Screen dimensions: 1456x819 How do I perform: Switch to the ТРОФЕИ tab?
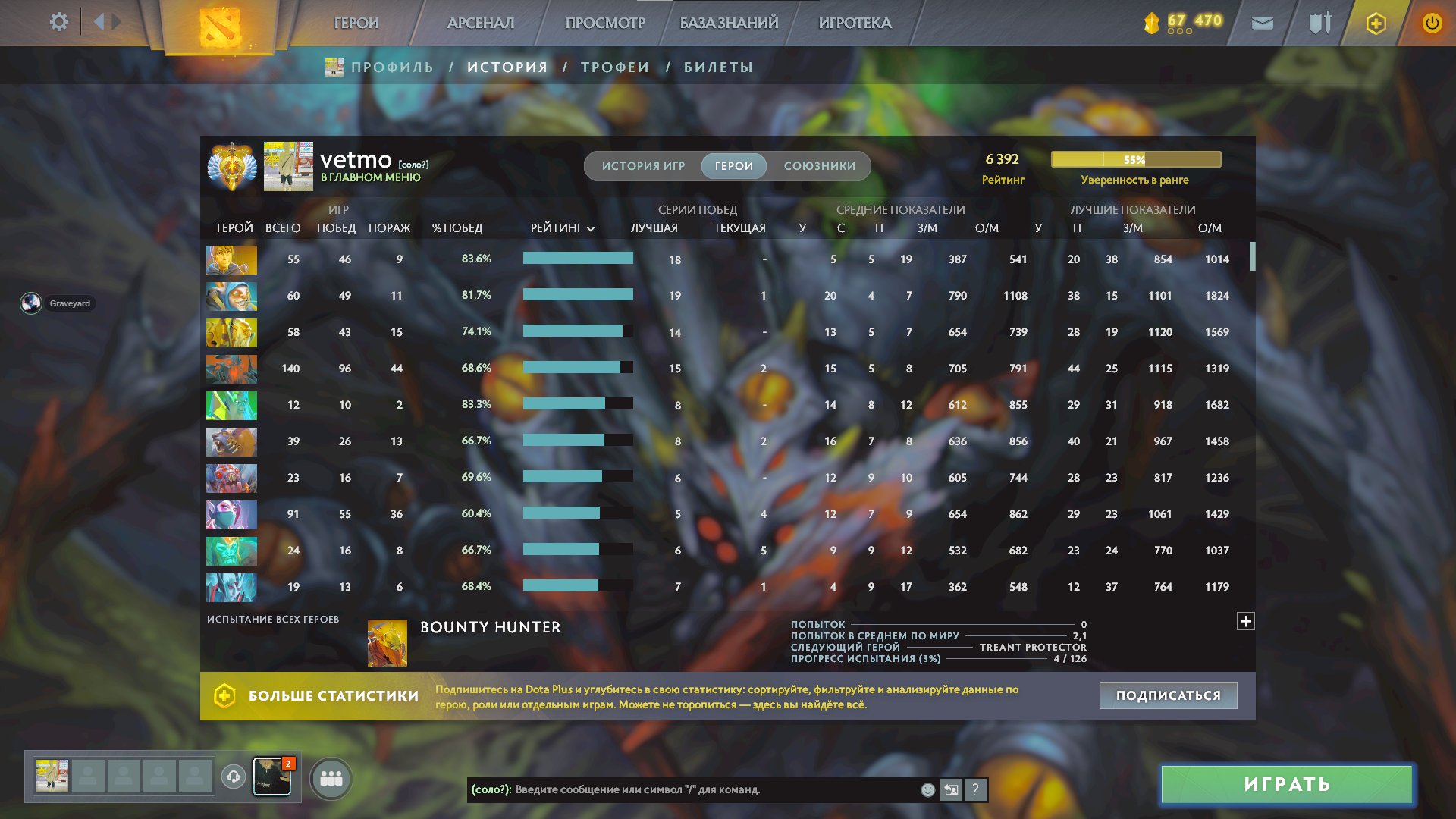(x=614, y=67)
